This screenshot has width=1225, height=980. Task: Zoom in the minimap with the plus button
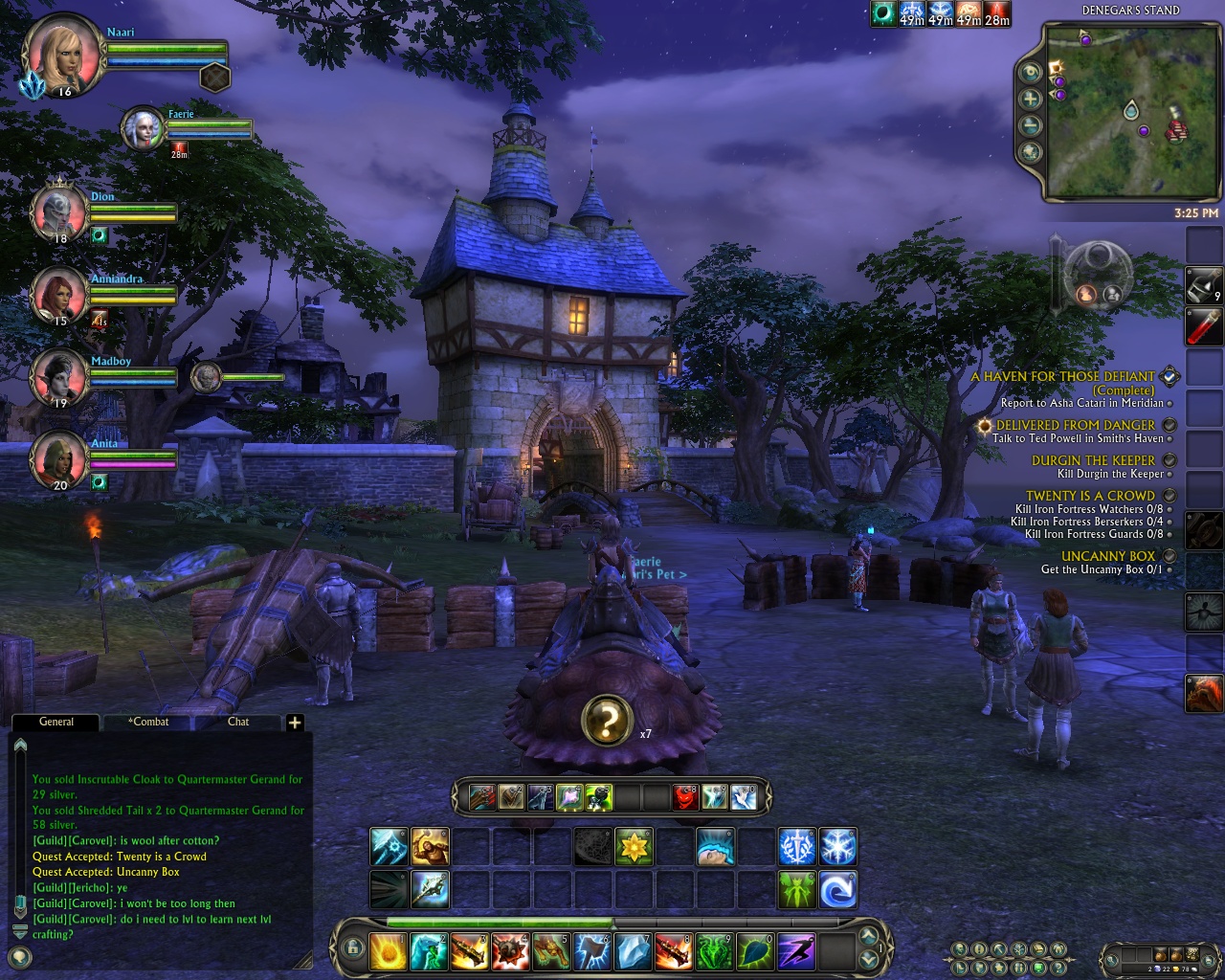pyautogui.click(x=1031, y=99)
